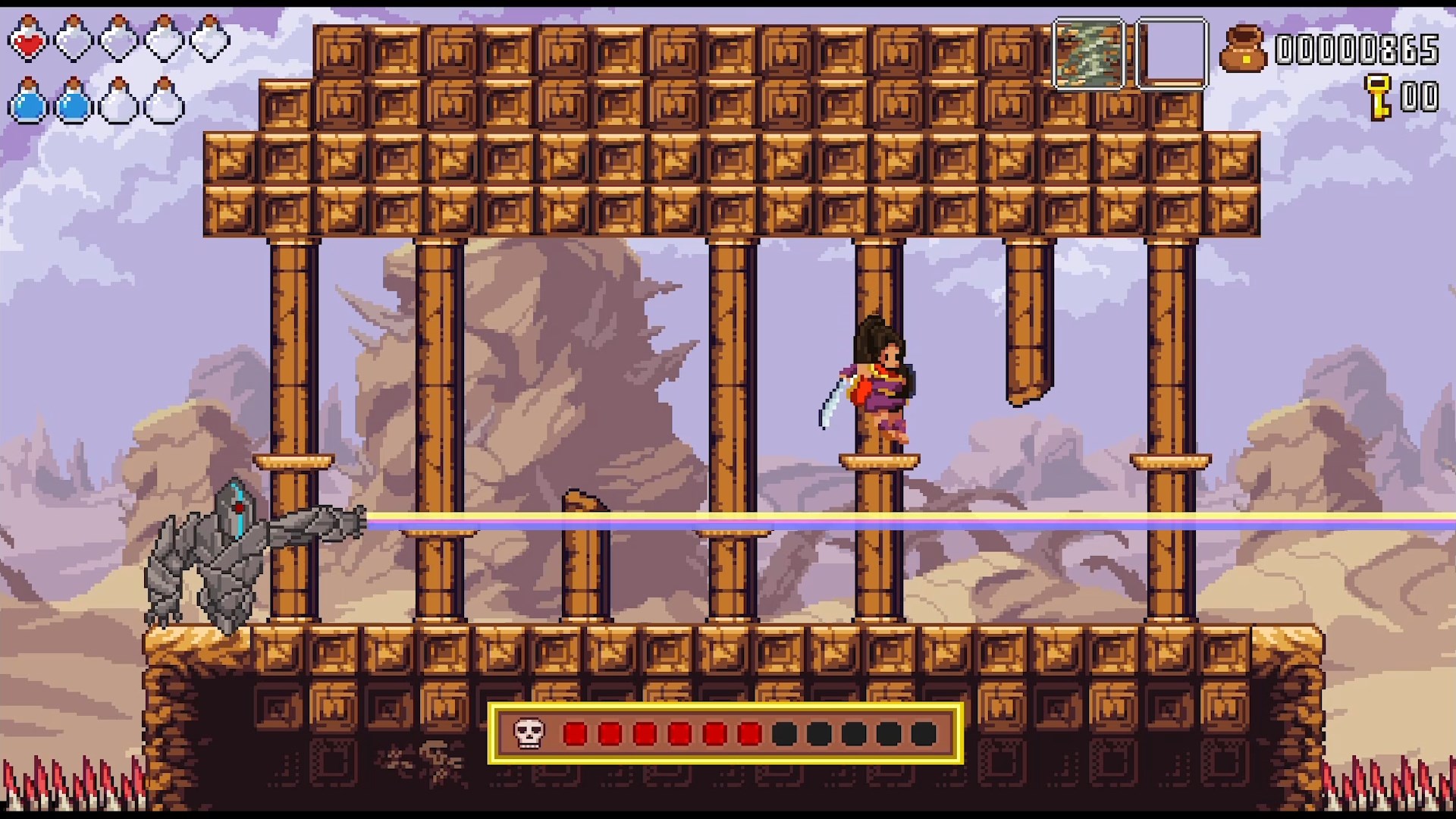Select the equipped item in the first inventory slot
1456x819 pixels.
(x=1090, y=53)
